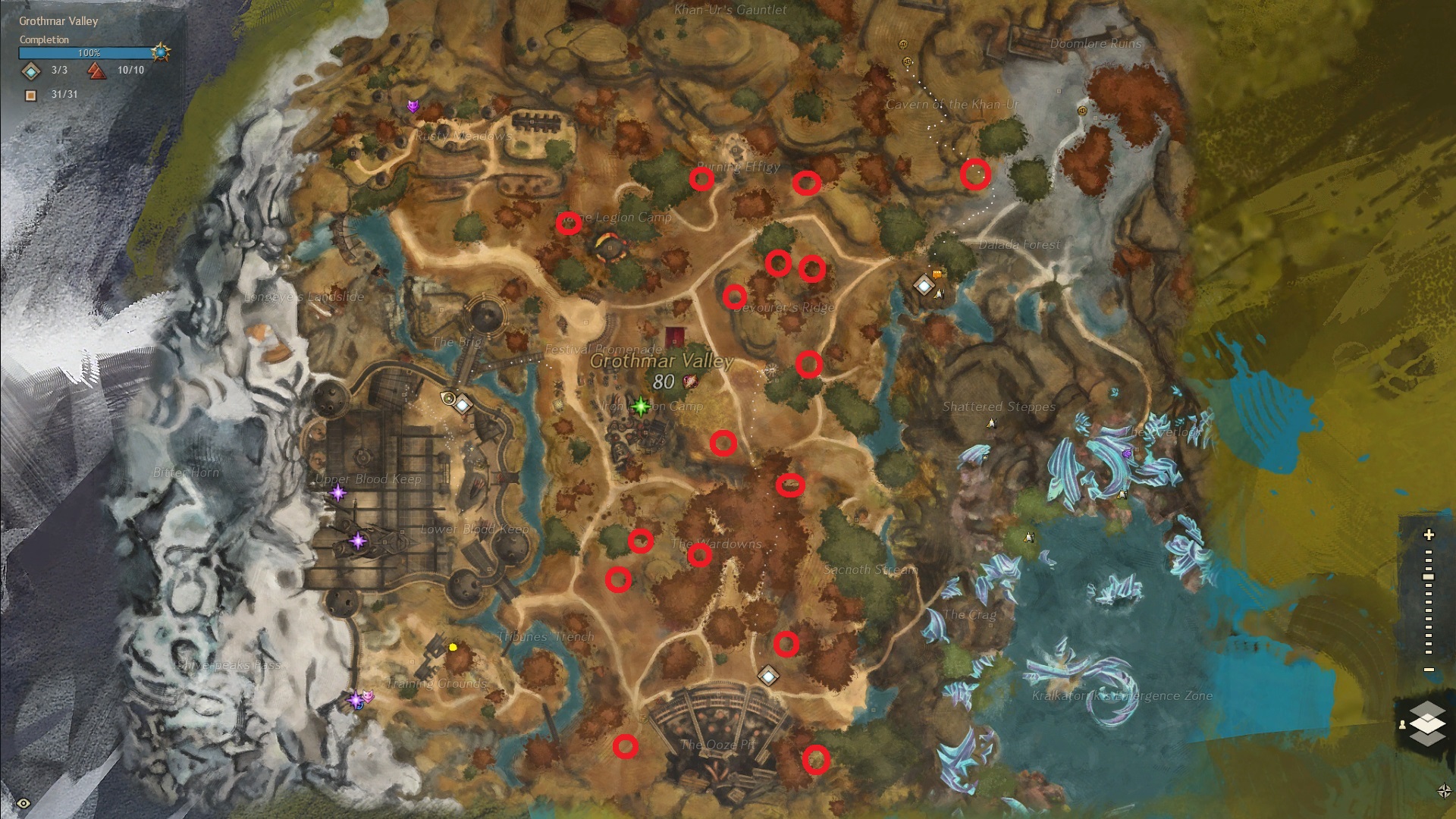The height and width of the screenshot is (819, 1456).
Task: Click the compass rose icon
Action: pyautogui.click(x=1444, y=791)
